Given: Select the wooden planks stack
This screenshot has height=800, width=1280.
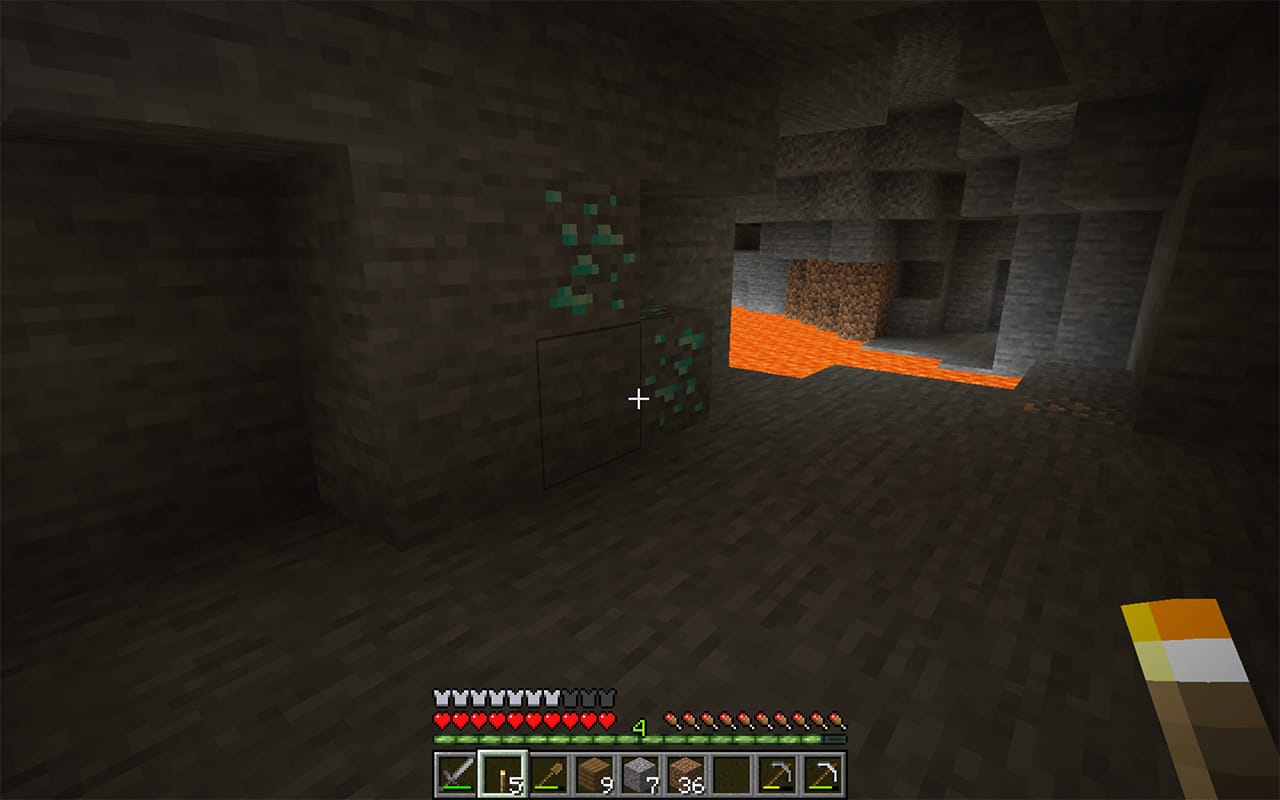Looking at the screenshot, I should click(594, 774).
